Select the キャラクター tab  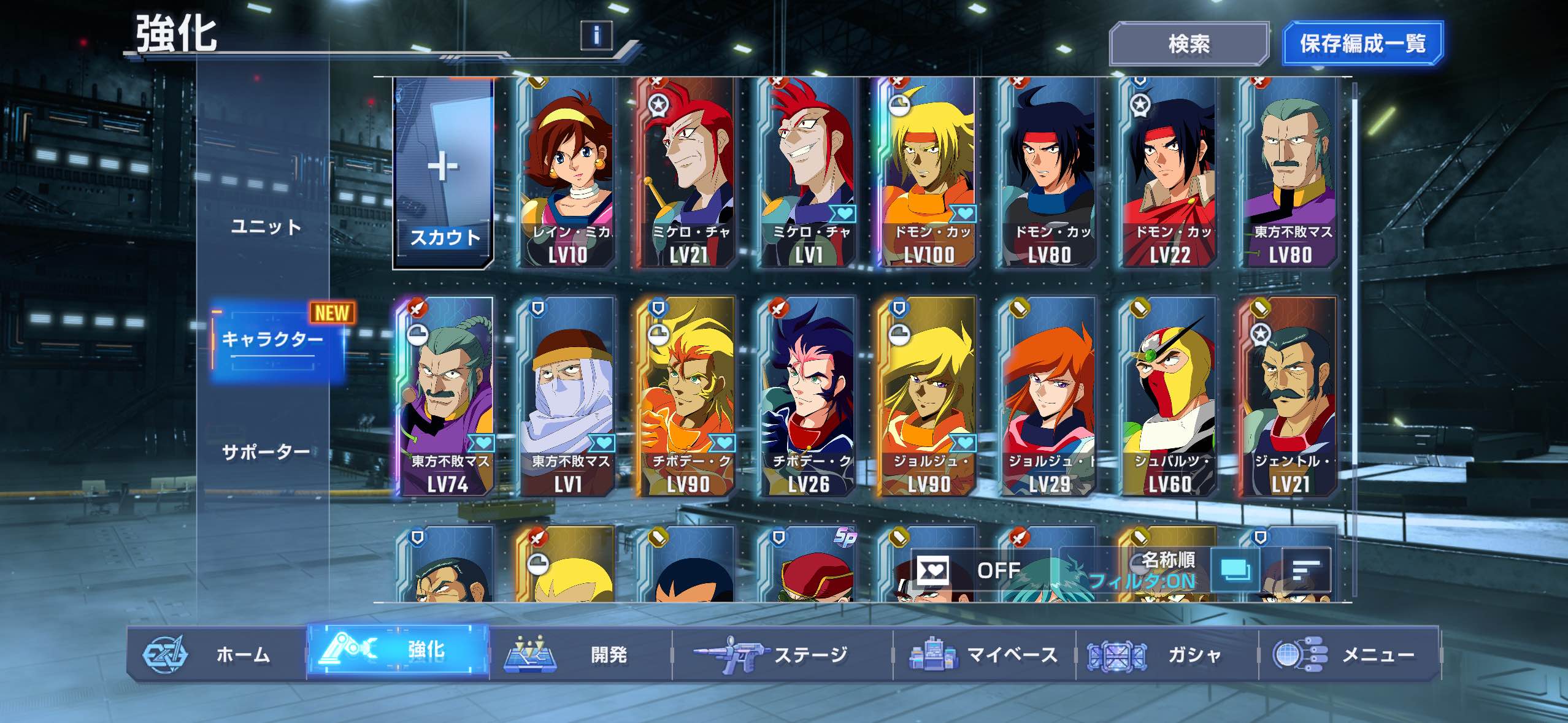point(272,339)
